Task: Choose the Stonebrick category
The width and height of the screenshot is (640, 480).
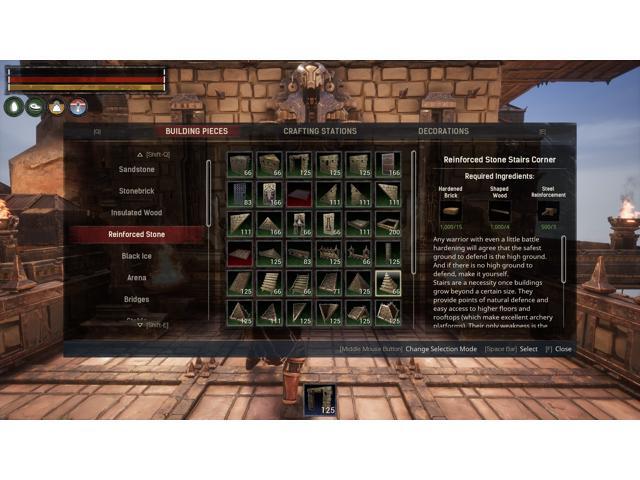Action: tap(138, 191)
